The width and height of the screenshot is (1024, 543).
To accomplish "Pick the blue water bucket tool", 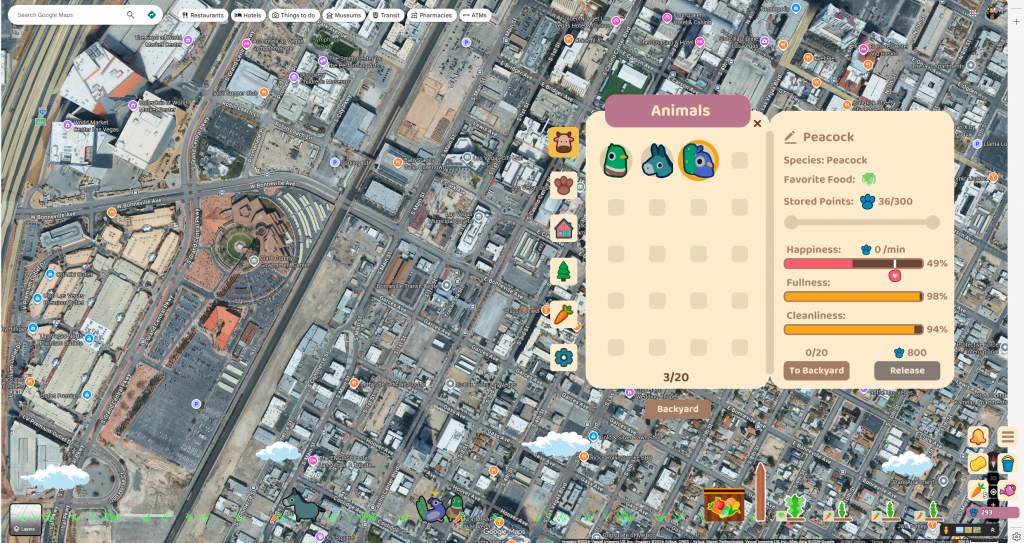I will click(1007, 464).
